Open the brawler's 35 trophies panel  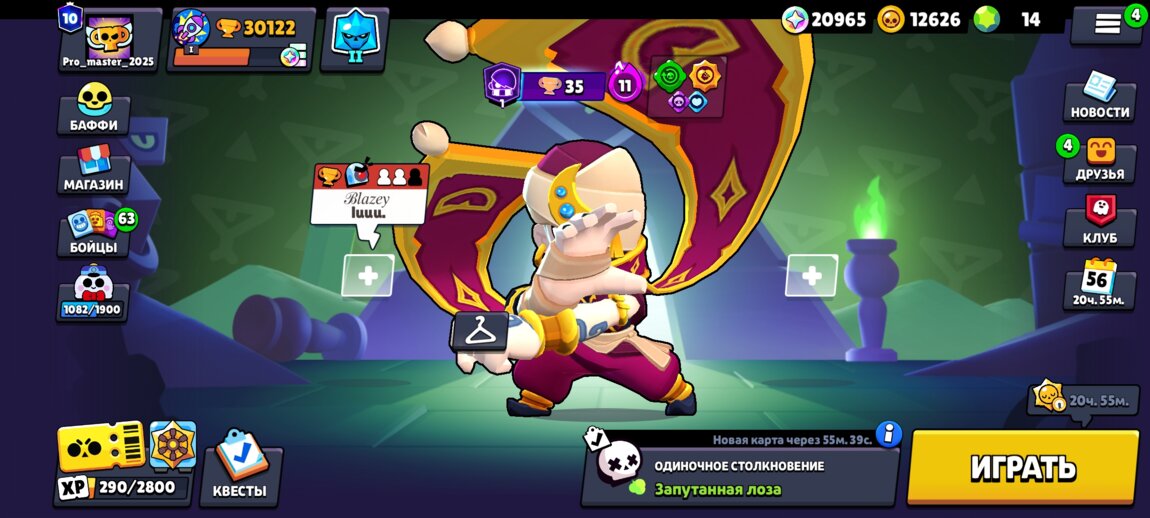tap(560, 86)
